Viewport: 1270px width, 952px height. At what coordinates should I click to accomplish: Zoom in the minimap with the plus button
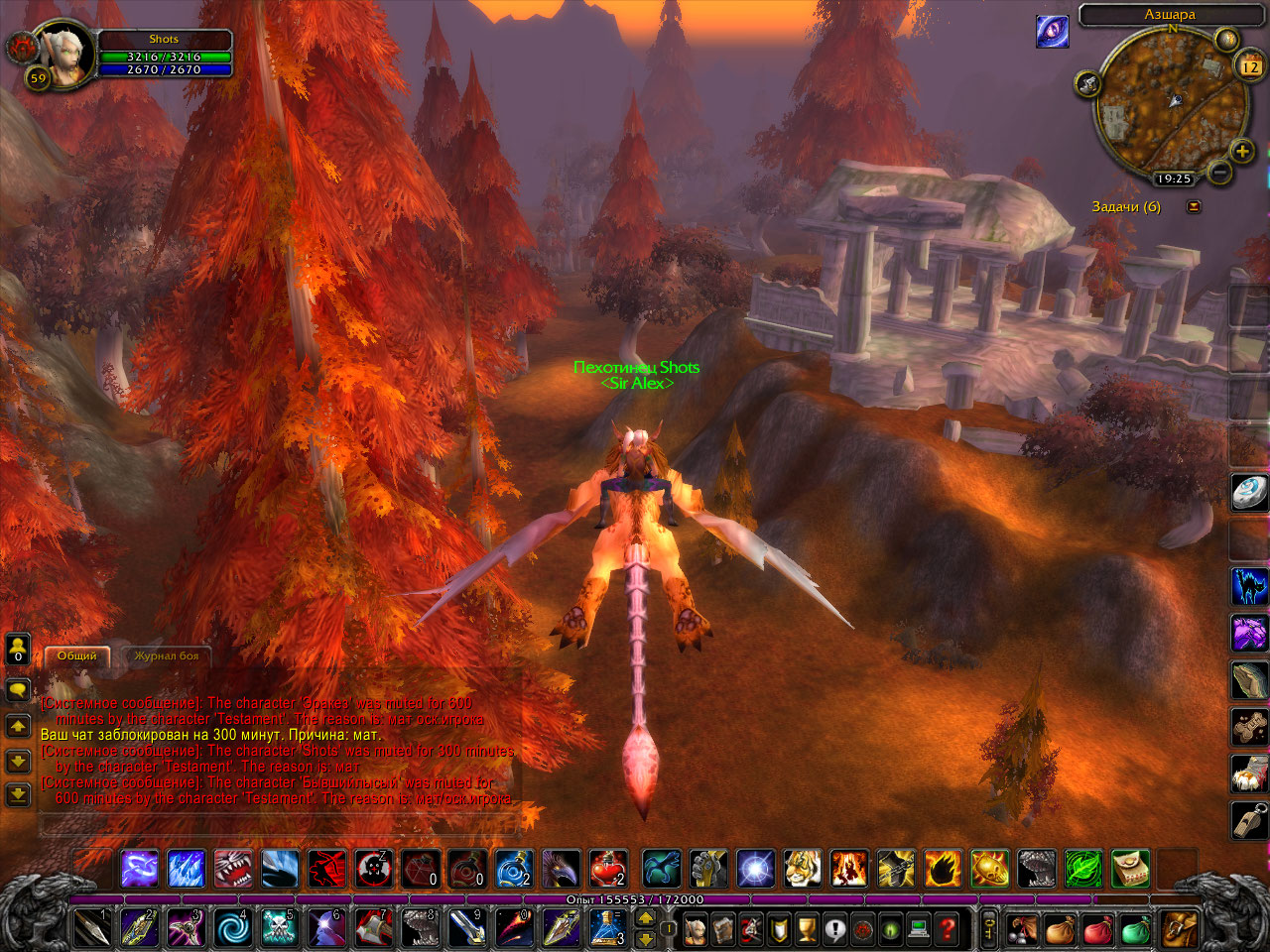[1241, 151]
